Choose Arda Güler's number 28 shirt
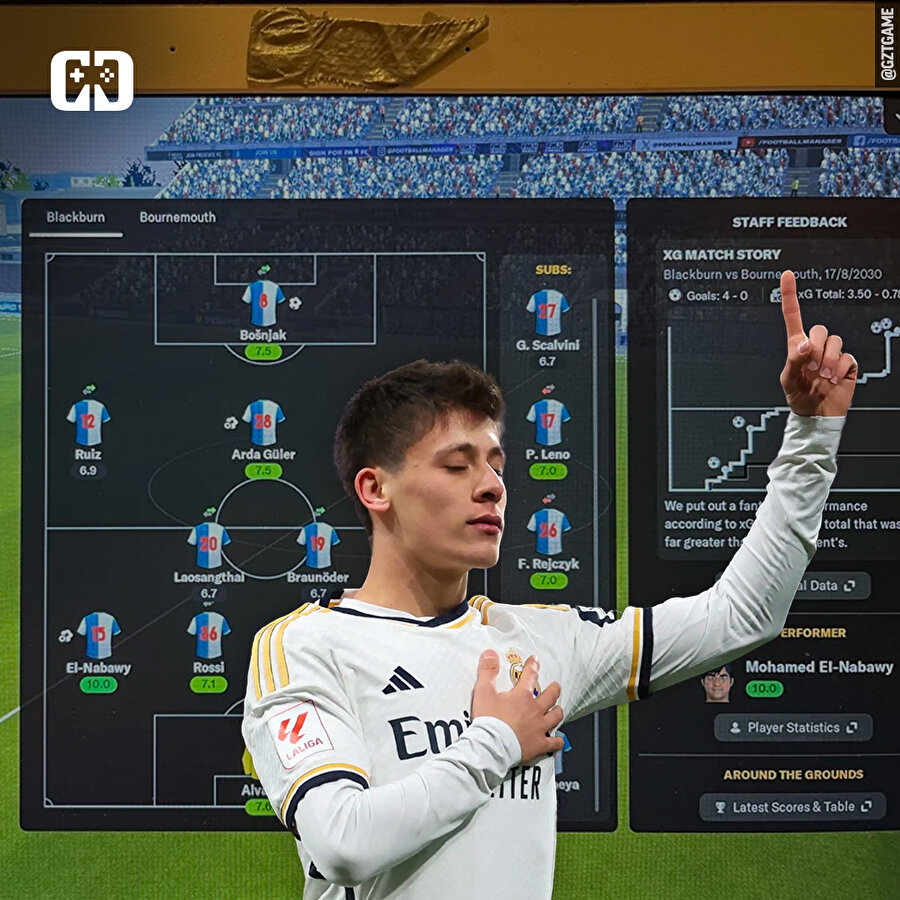 point(263,422)
